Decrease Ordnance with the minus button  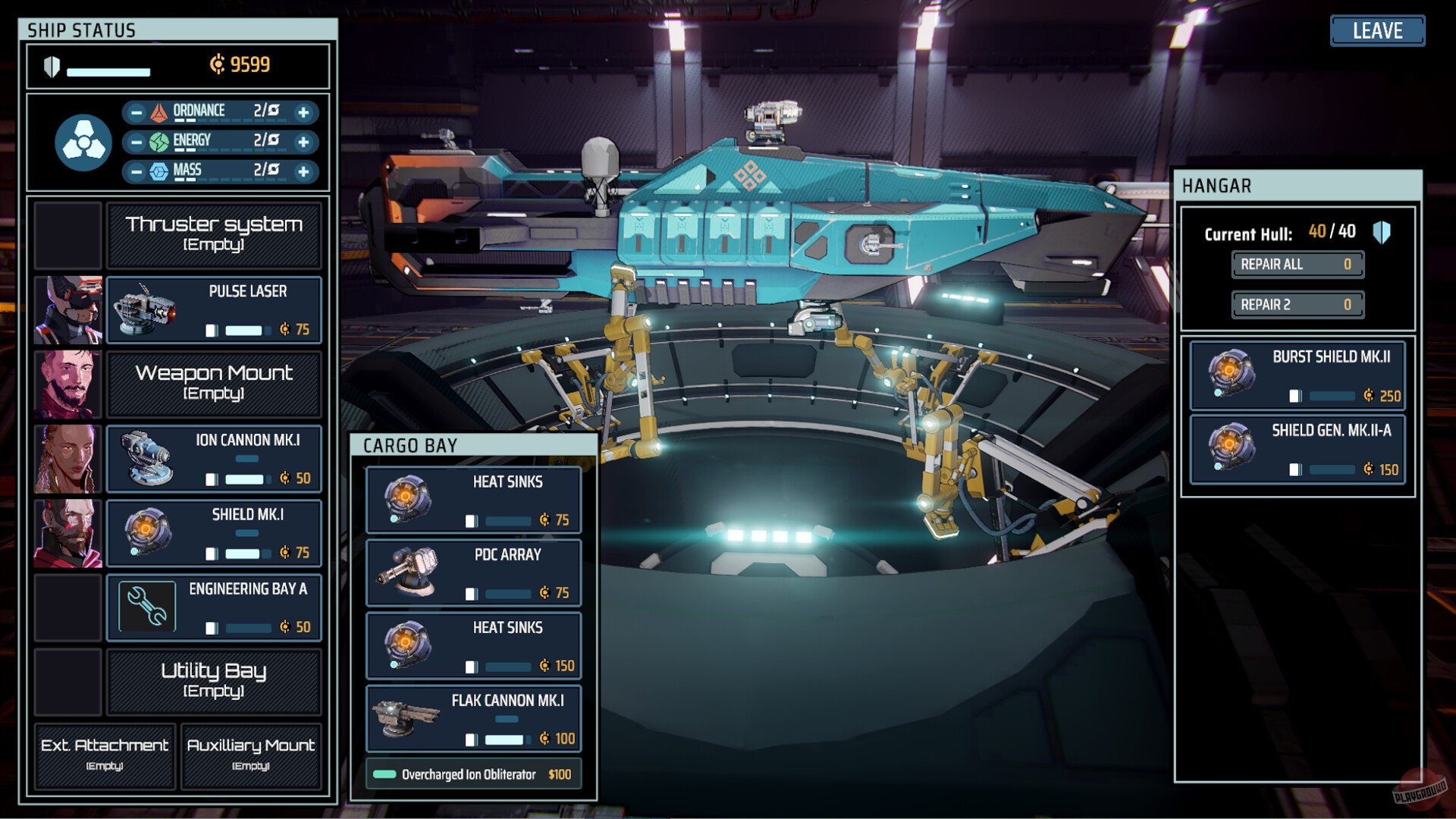(136, 111)
